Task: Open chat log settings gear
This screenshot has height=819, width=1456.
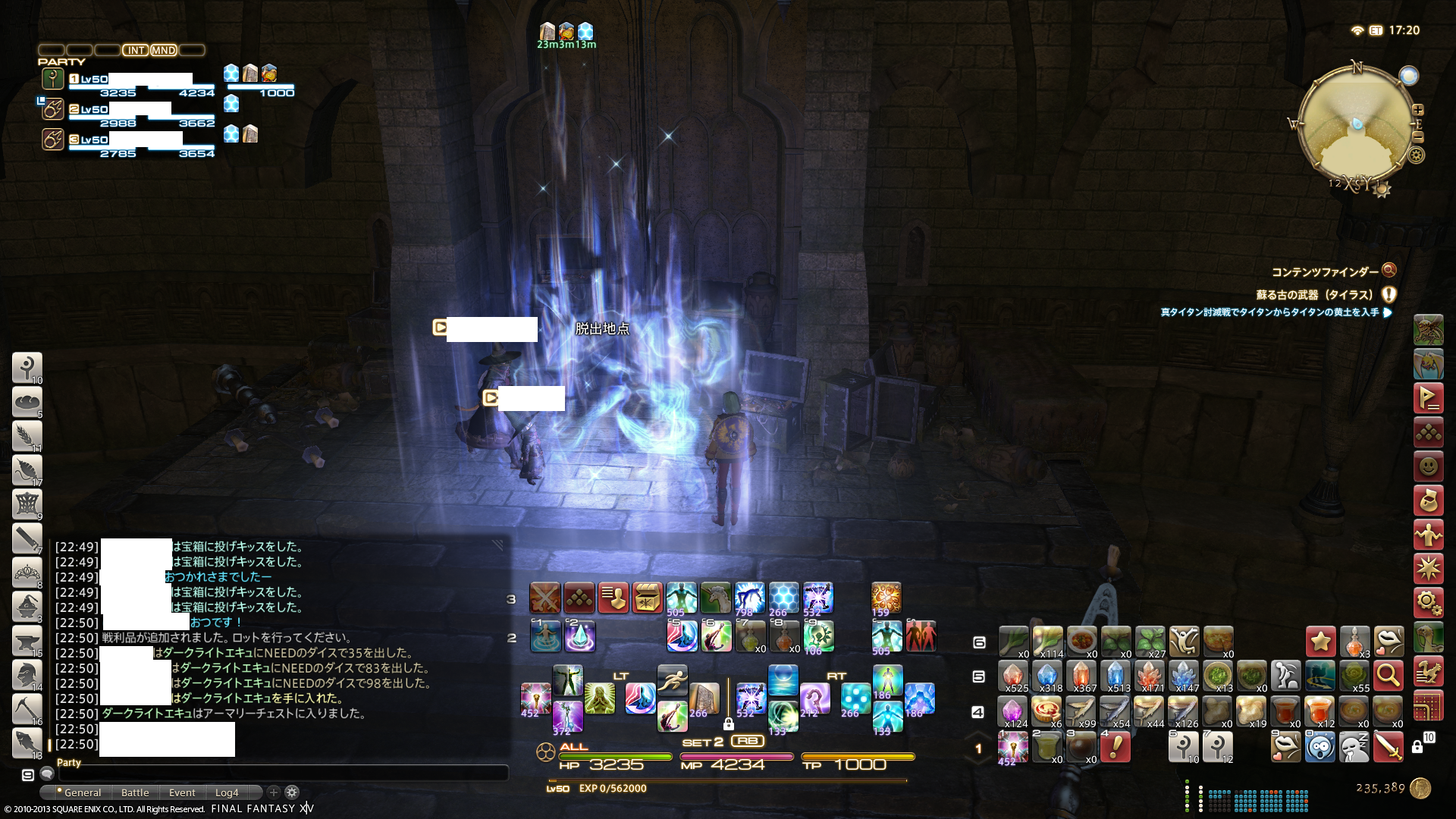Action: pyautogui.click(x=292, y=792)
